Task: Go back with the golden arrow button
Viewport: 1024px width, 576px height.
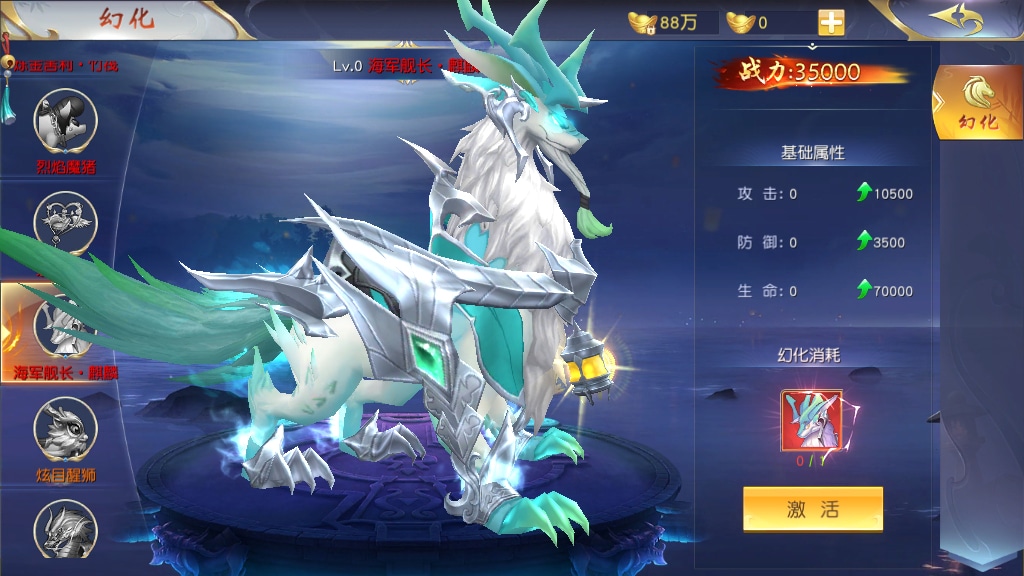Action: point(955,18)
